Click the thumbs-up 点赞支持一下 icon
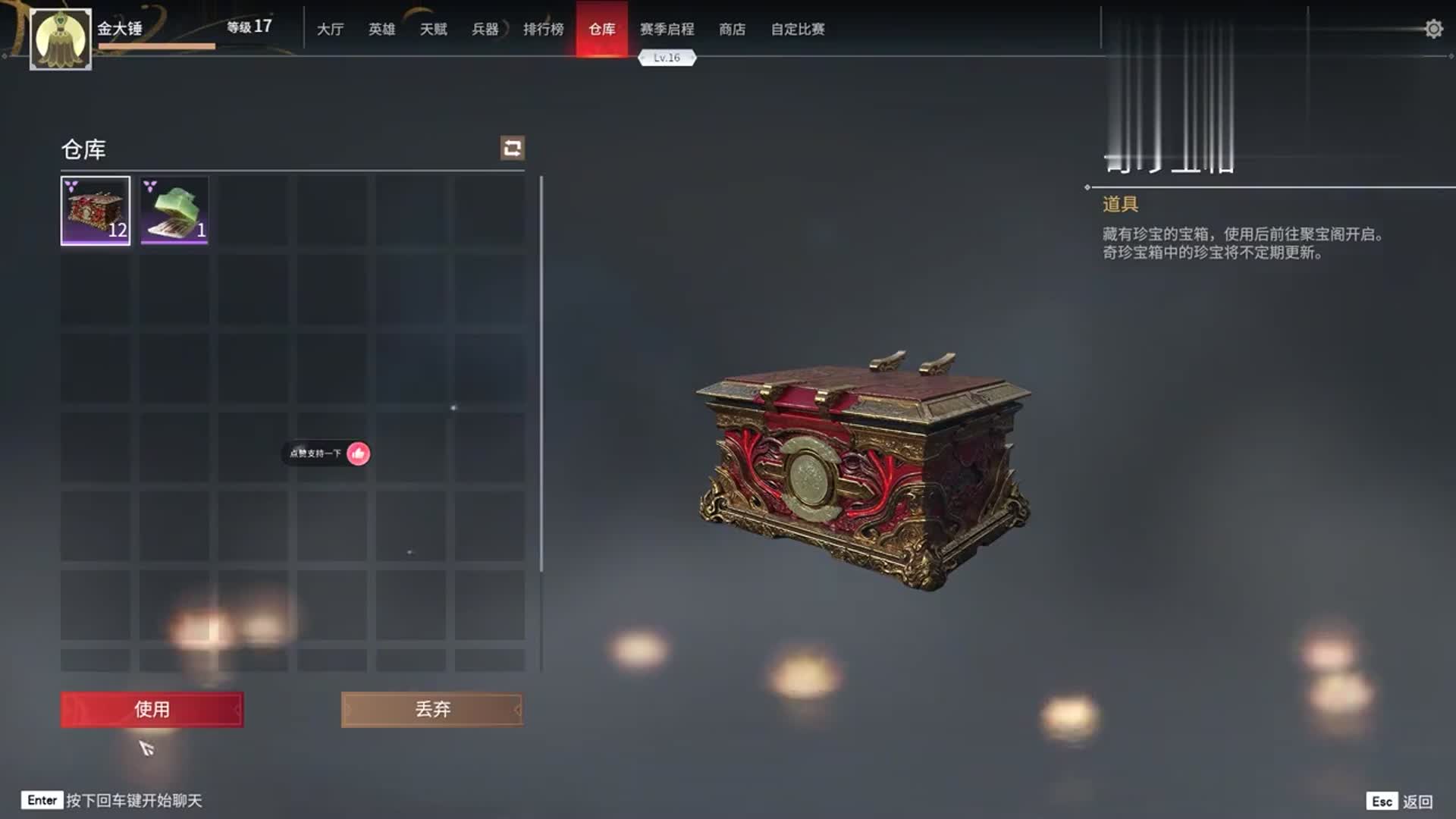Image resolution: width=1456 pixels, height=819 pixels. [359, 455]
